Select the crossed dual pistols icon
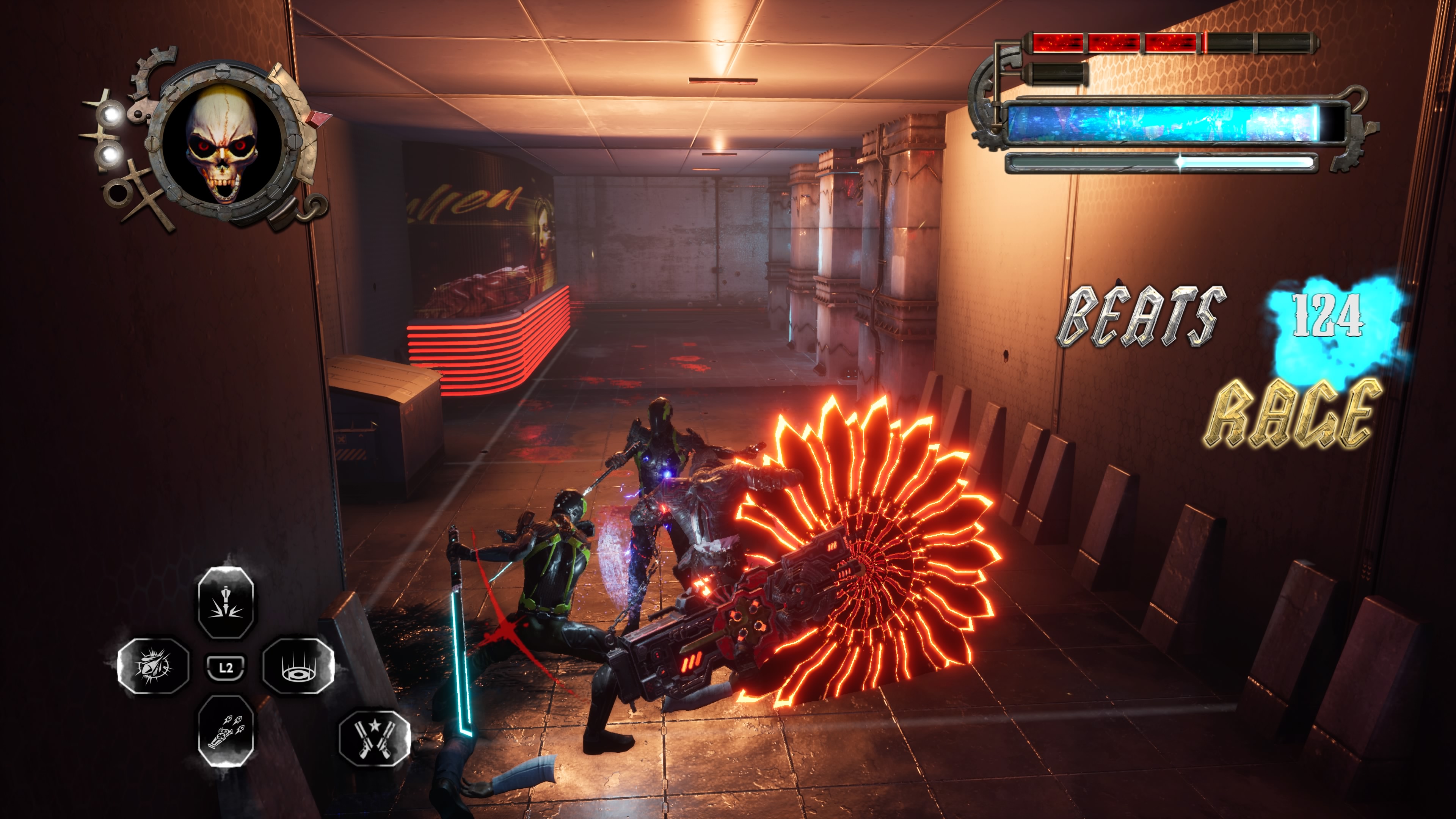 click(x=374, y=737)
